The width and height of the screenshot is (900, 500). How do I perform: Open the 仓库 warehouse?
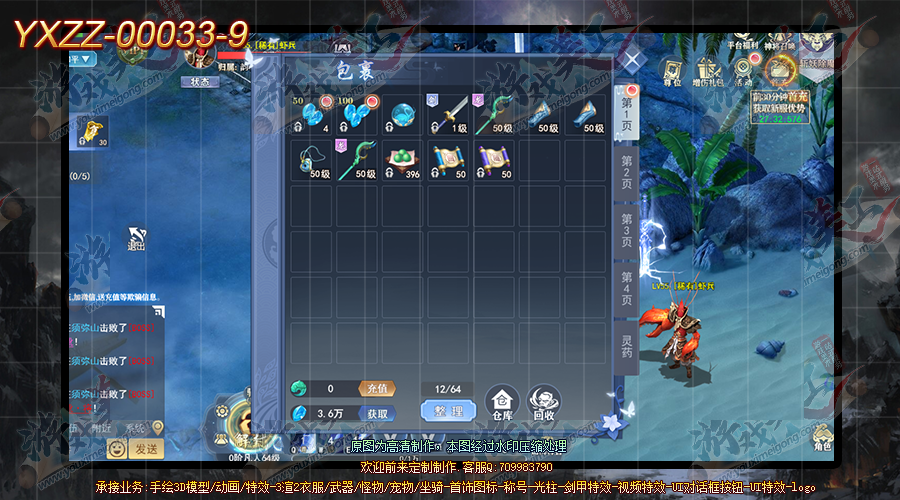point(502,402)
